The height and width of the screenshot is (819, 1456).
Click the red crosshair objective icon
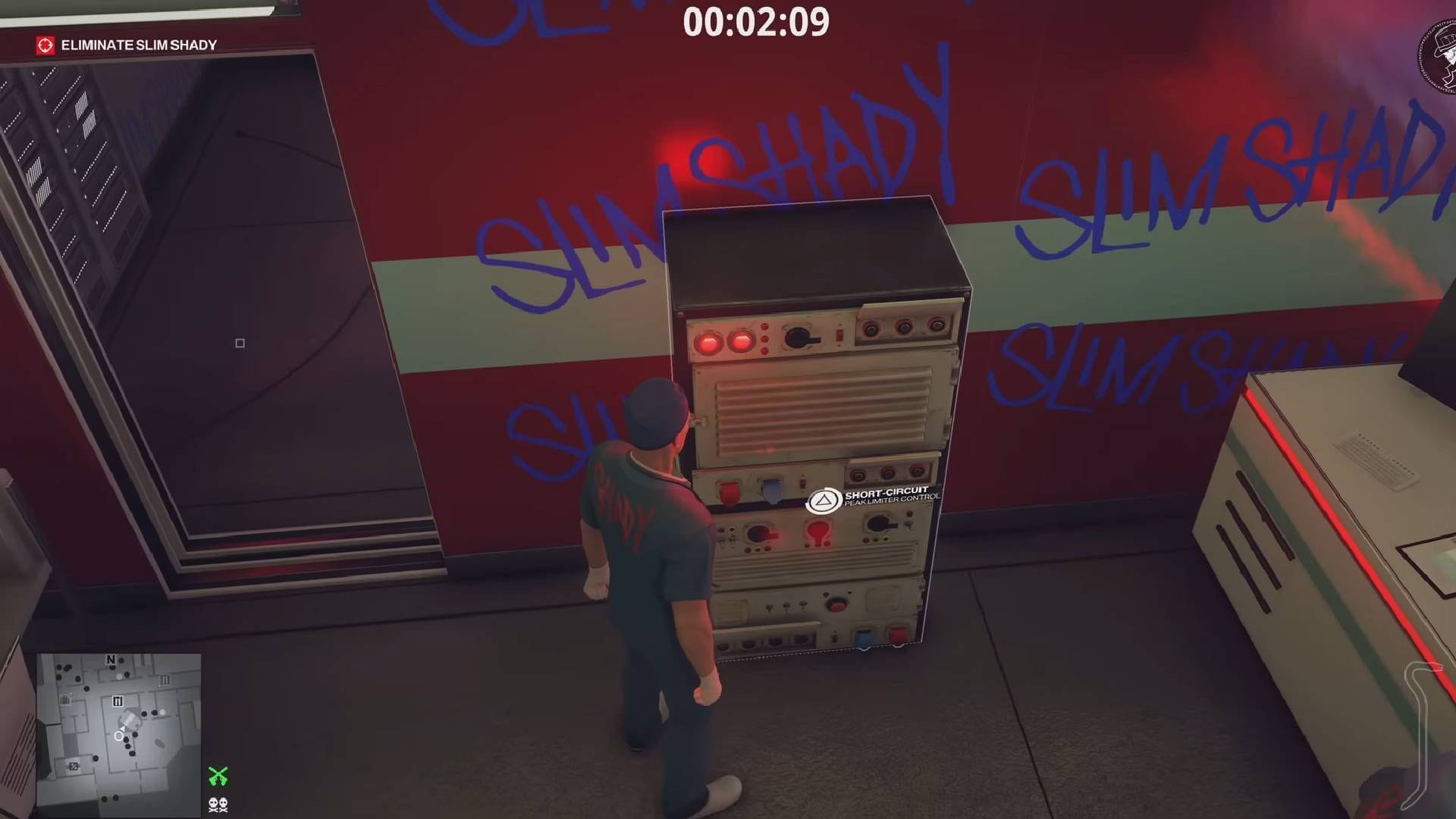tap(45, 45)
